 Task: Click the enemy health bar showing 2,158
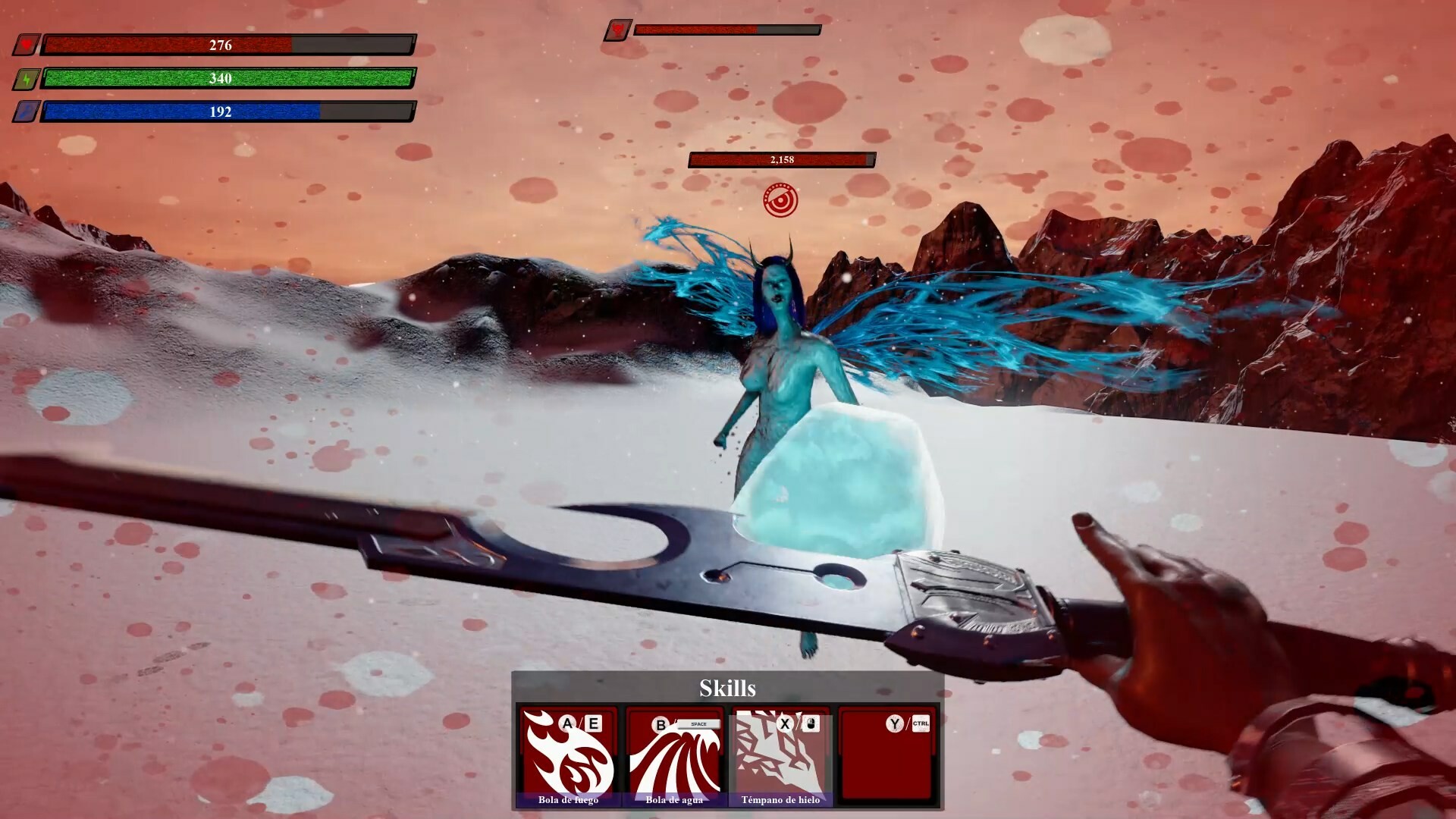tap(781, 160)
